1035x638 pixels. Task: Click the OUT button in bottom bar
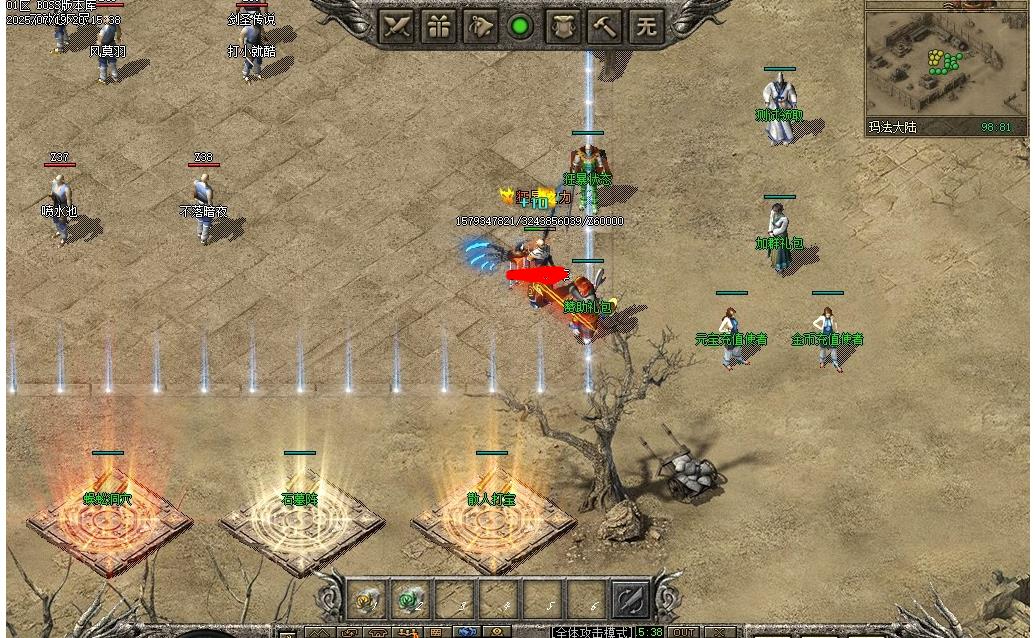pyautogui.click(x=684, y=632)
